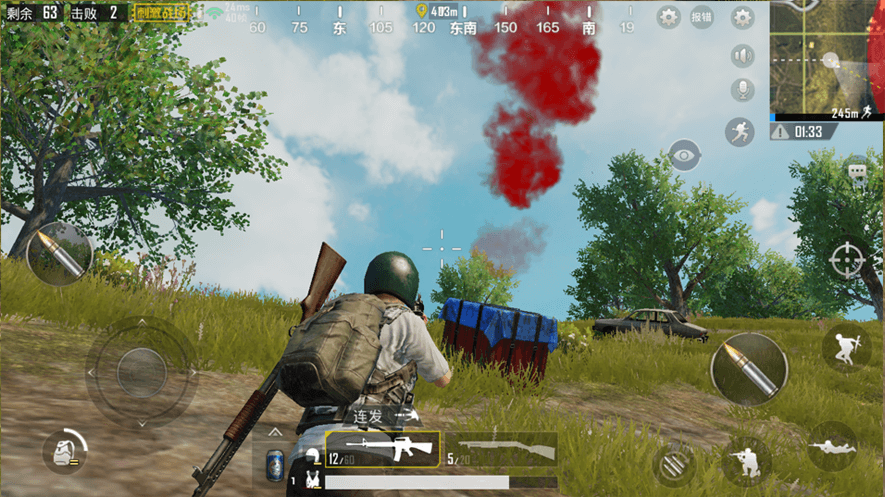The width and height of the screenshot is (885, 497).
Task: Open the backpack inventory
Action: click(x=64, y=451)
